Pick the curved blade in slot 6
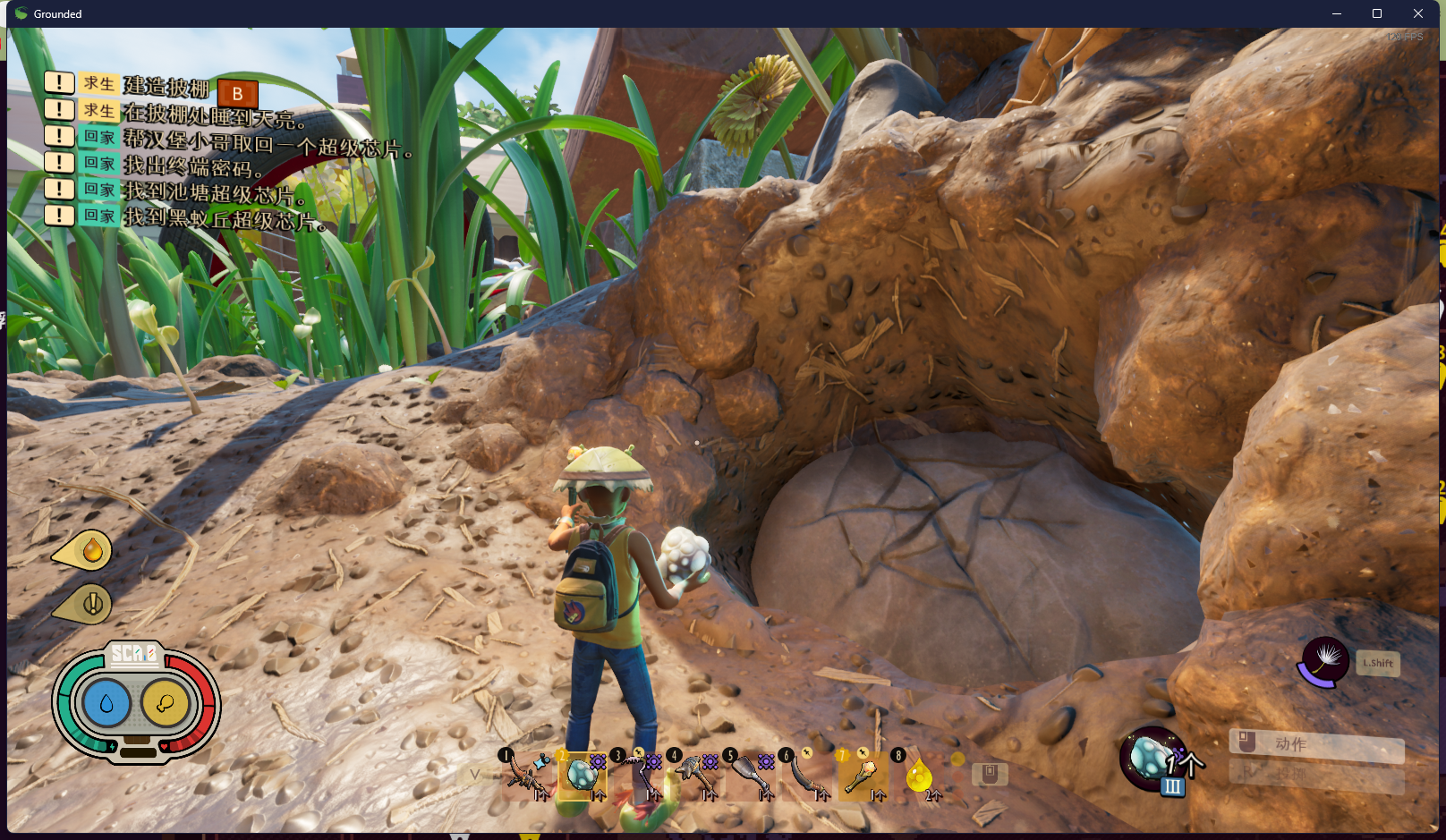Image resolution: width=1446 pixels, height=840 pixels. click(807, 774)
